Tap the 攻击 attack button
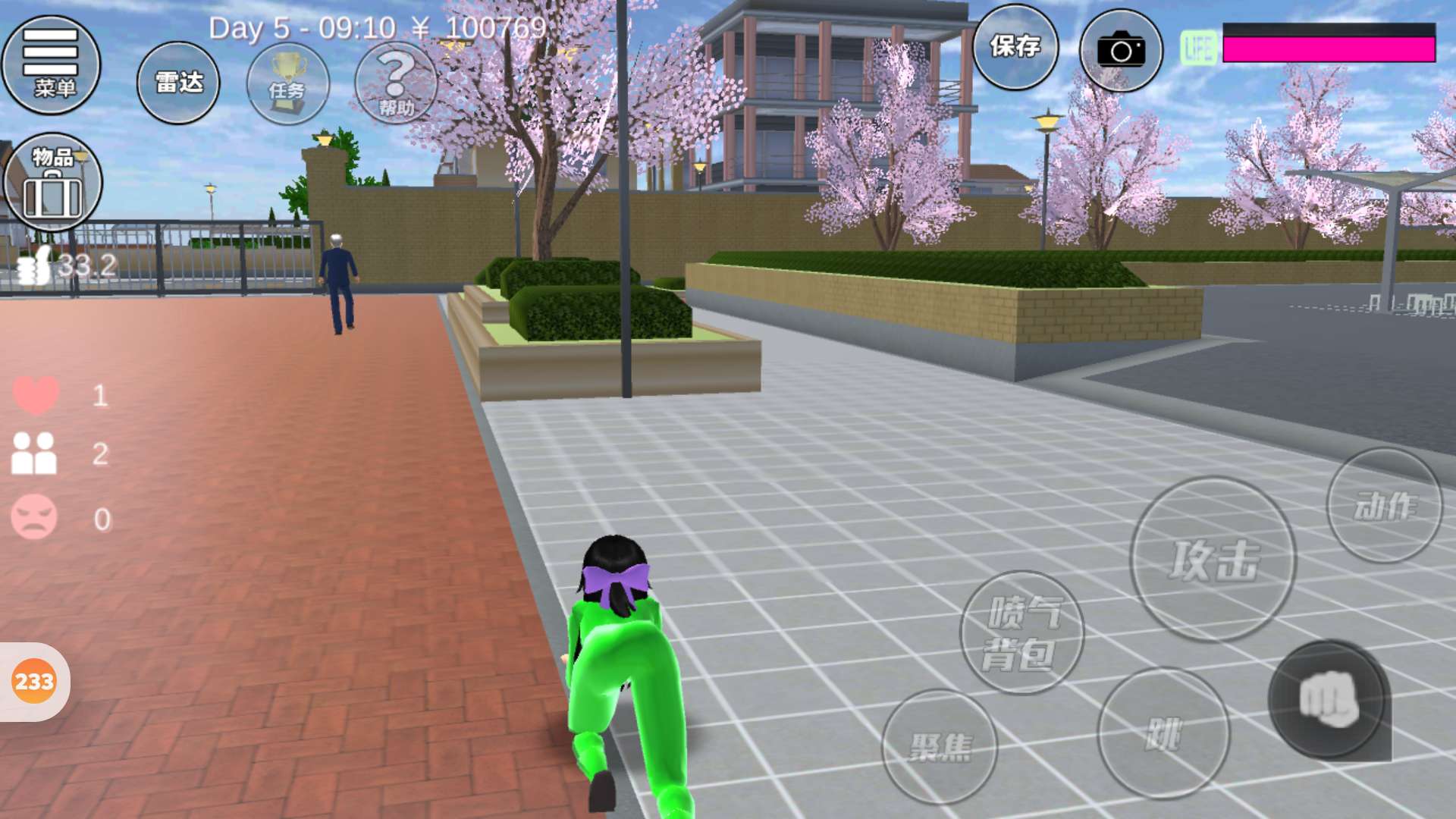The height and width of the screenshot is (819, 1456). (1213, 559)
